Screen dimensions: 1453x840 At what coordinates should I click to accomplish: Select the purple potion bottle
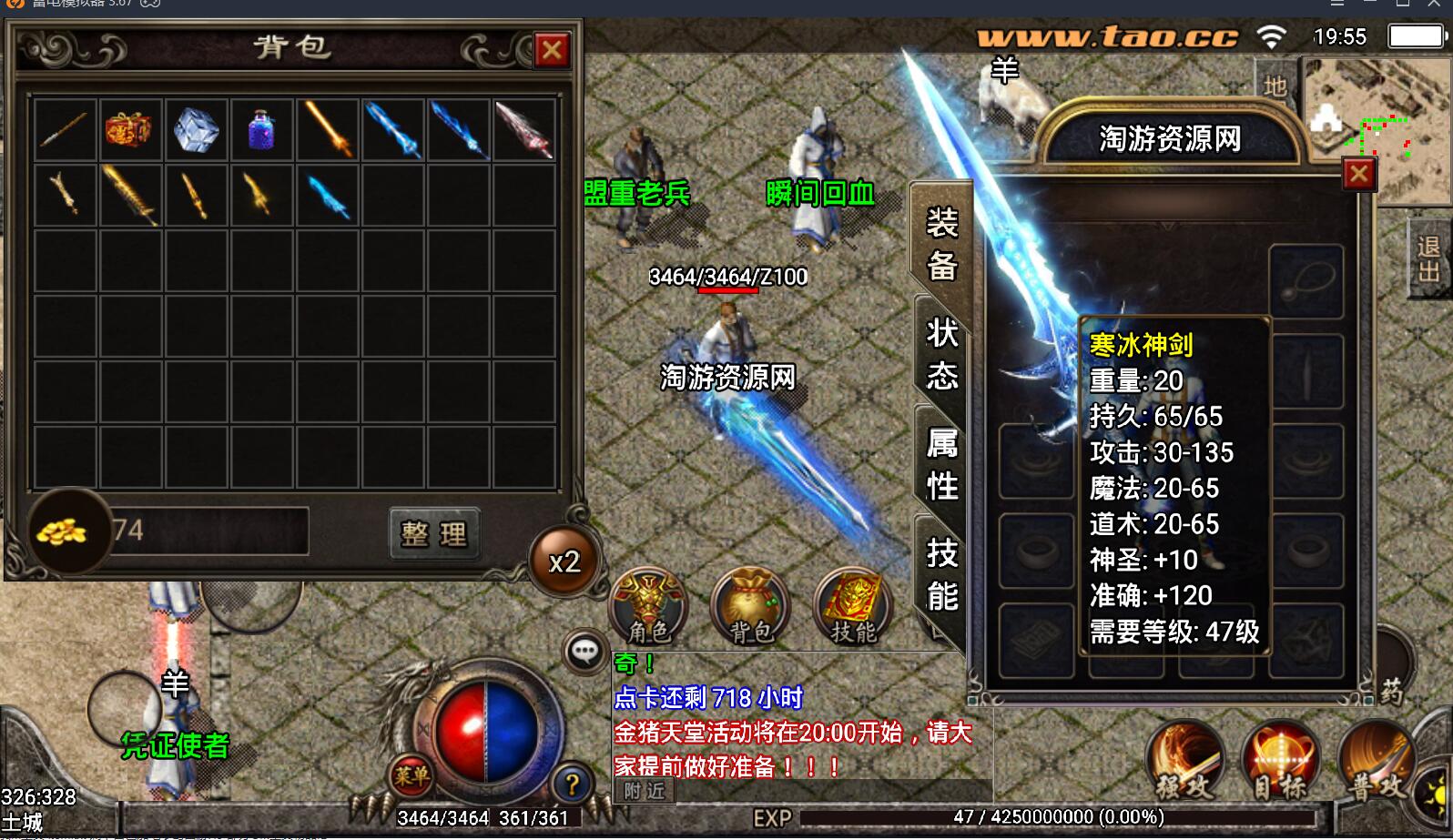(261, 129)
